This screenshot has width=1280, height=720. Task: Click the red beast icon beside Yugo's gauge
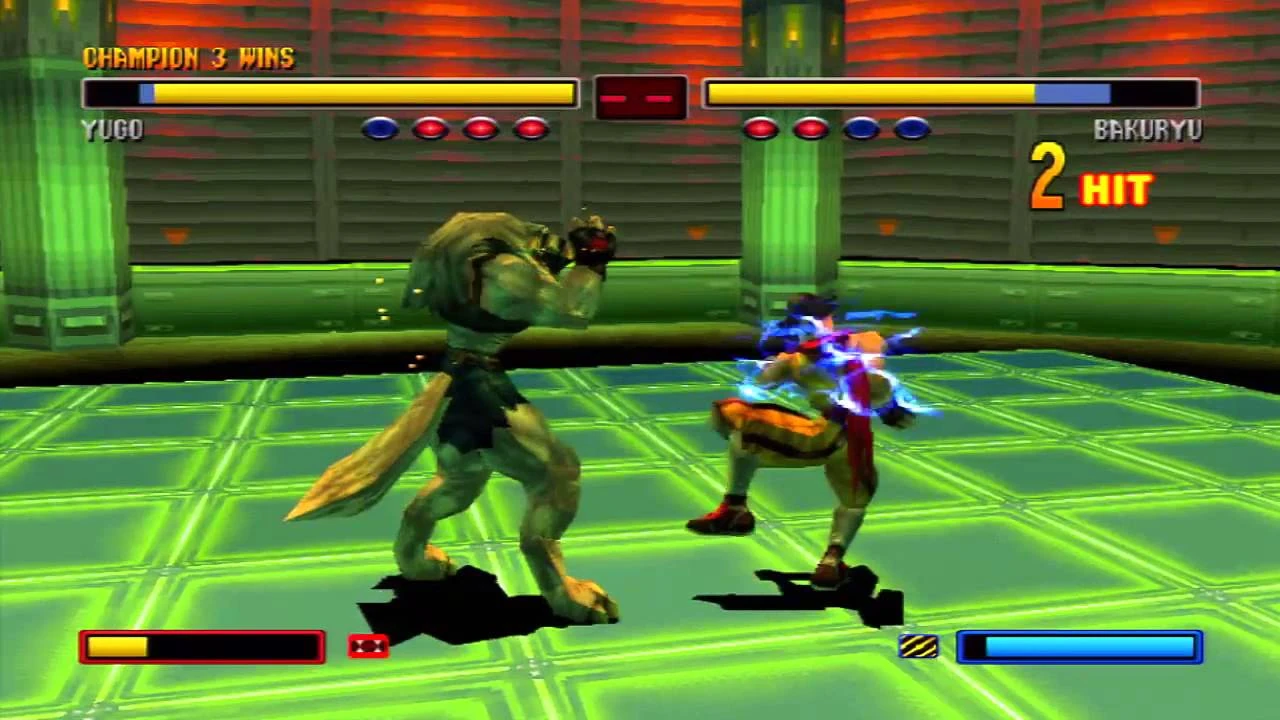(x=367, y=645)
